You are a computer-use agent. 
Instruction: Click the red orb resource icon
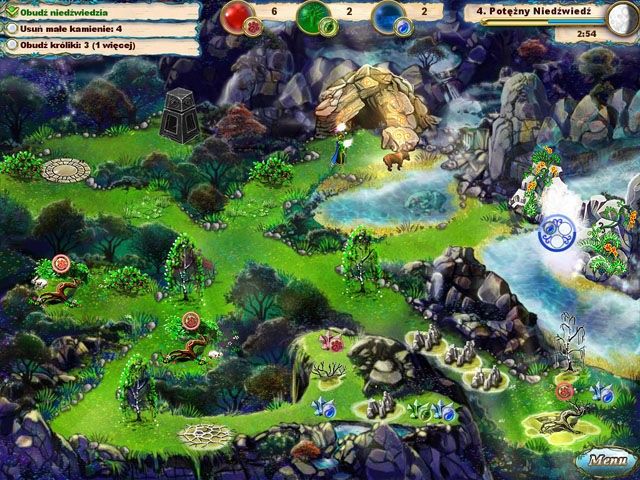point(238,18)
